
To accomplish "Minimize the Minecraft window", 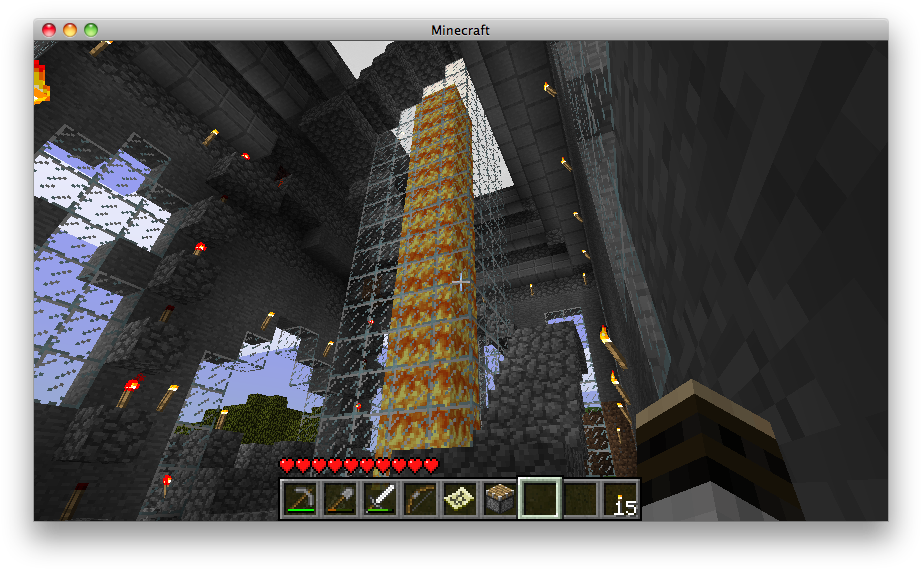I will coord(70,30).
